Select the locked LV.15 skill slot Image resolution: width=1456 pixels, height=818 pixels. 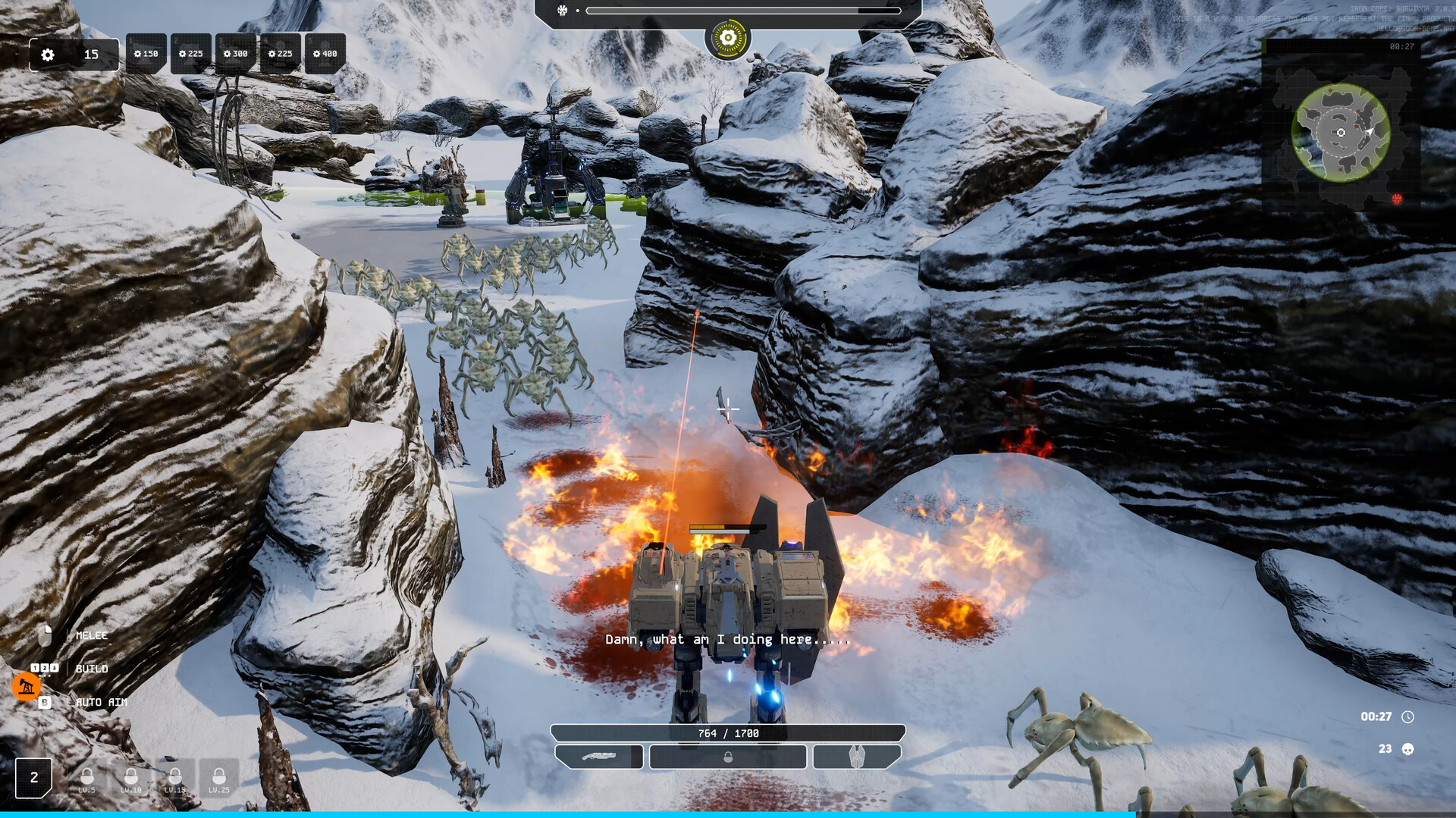click(x=175, y=779)
